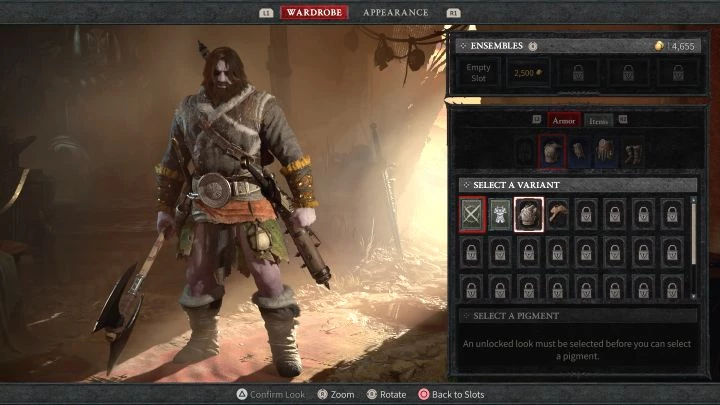Choose the brown fur chest variant
This screenshot has width=720, height=405.
pyautogui.click(x=557, y=214)
